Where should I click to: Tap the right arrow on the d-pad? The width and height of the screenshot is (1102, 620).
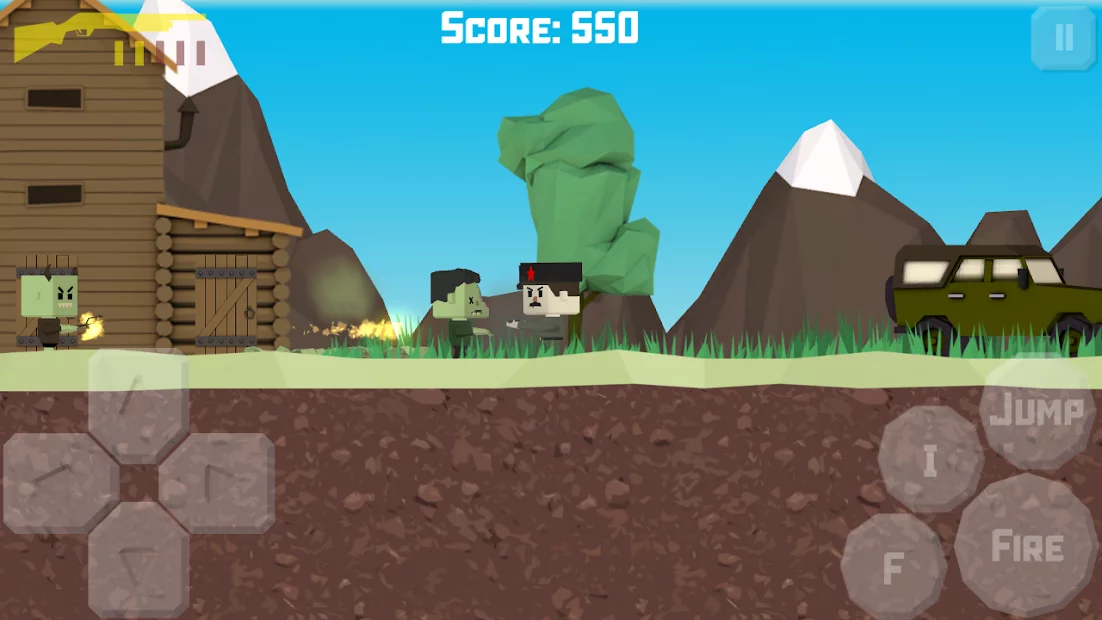click(216, 482)
